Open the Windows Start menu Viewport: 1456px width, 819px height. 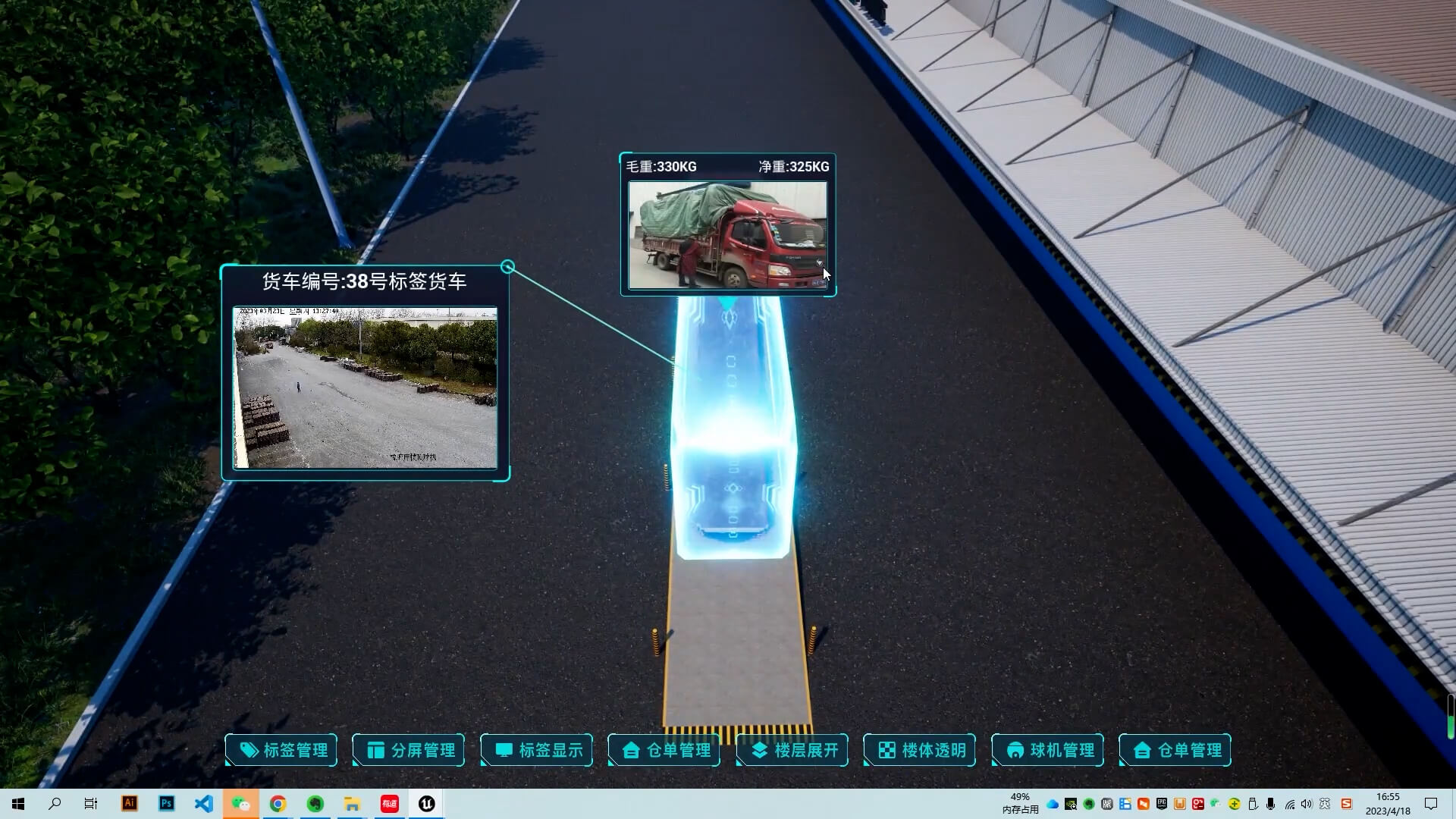tap(18, 804)
